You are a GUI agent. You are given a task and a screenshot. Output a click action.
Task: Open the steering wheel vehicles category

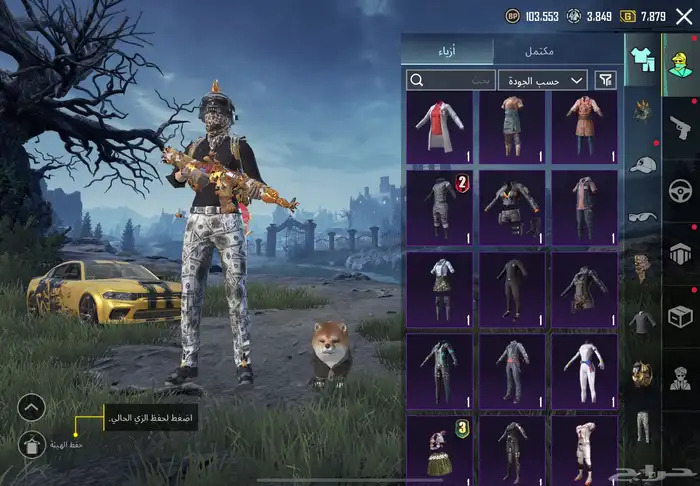click(x=680, y=189)
